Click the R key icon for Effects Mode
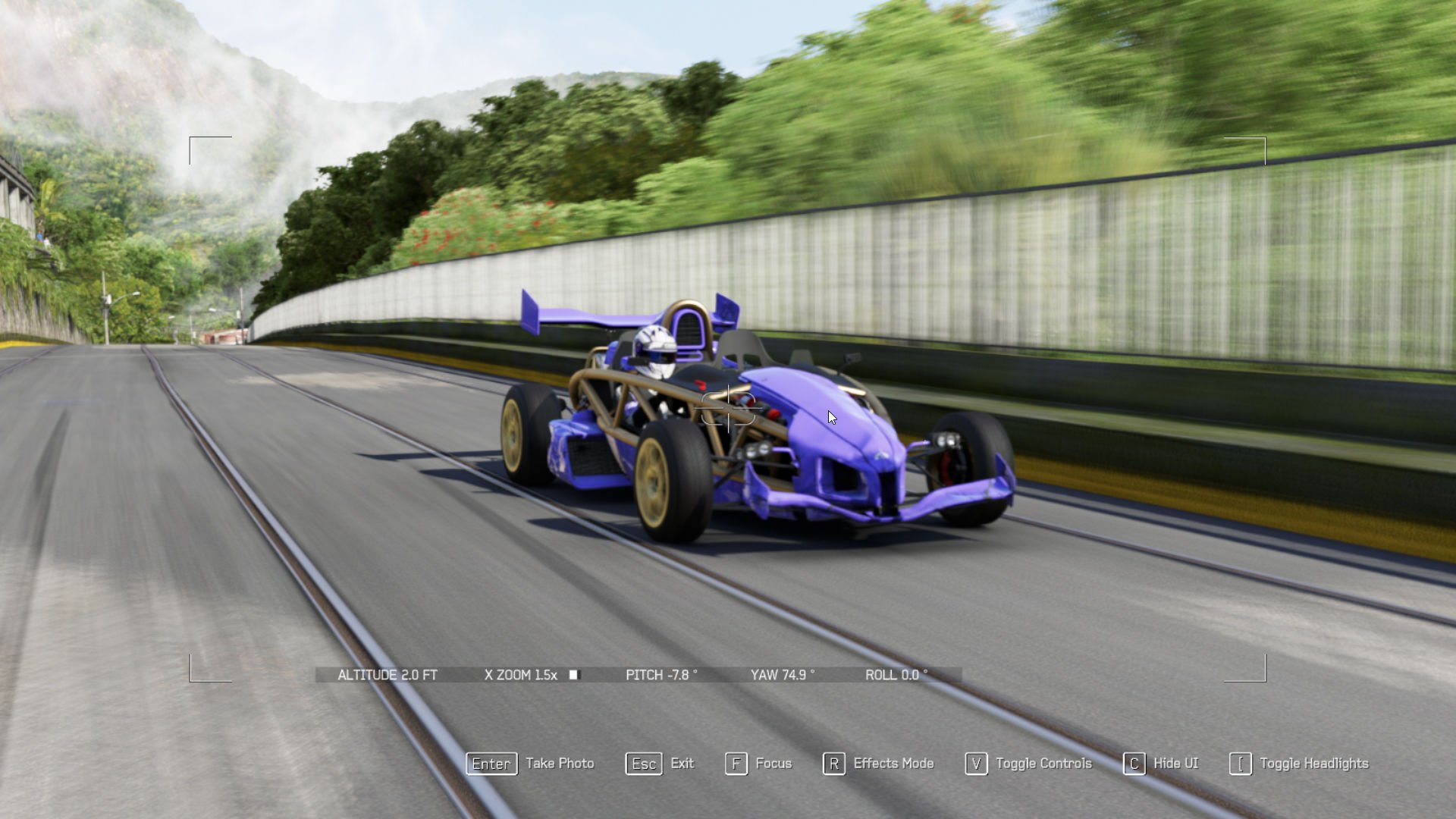 (x=834, y=764)
